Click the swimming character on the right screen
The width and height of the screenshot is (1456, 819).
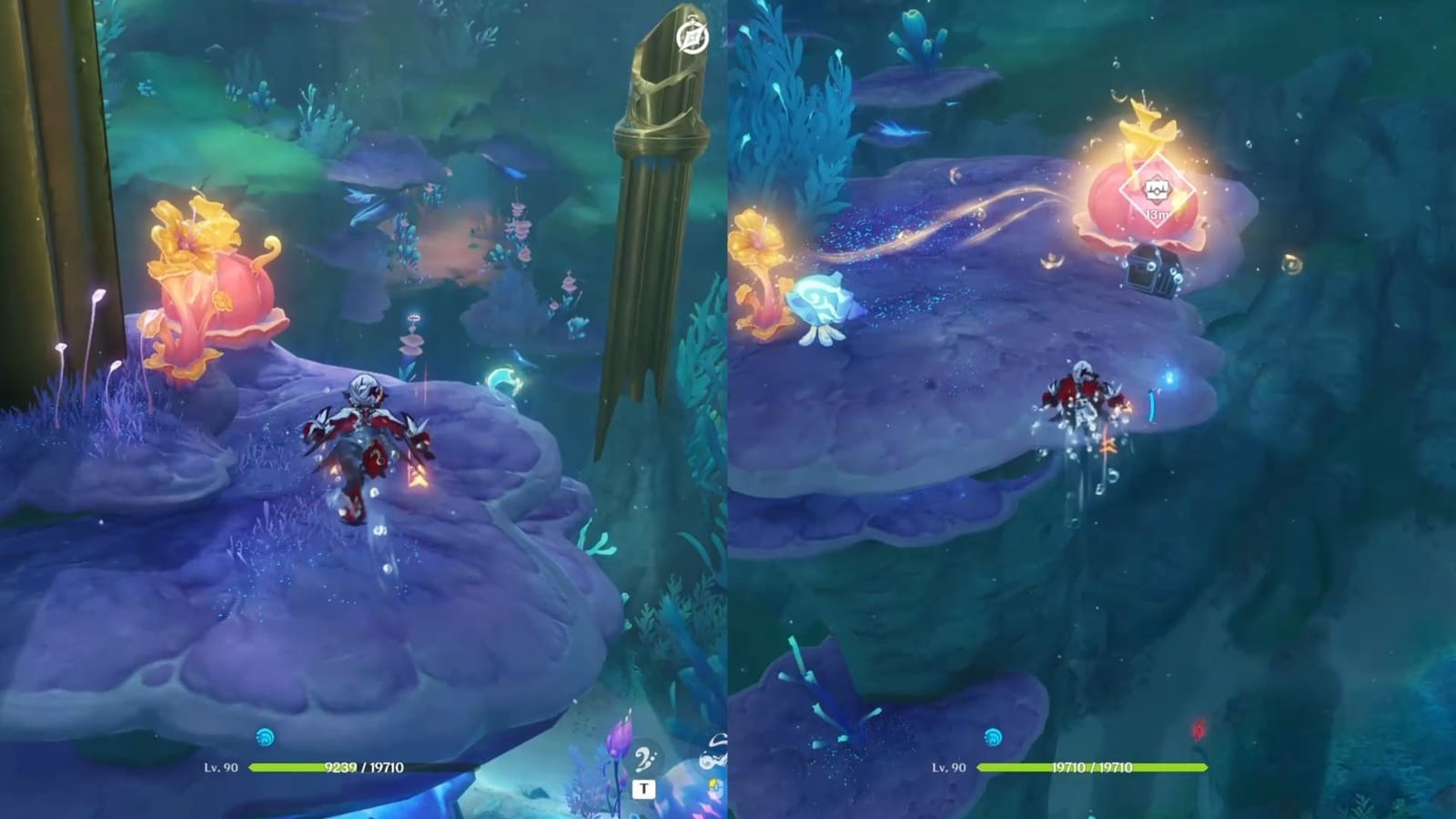pyautogui.click(x=1083, y=400)
